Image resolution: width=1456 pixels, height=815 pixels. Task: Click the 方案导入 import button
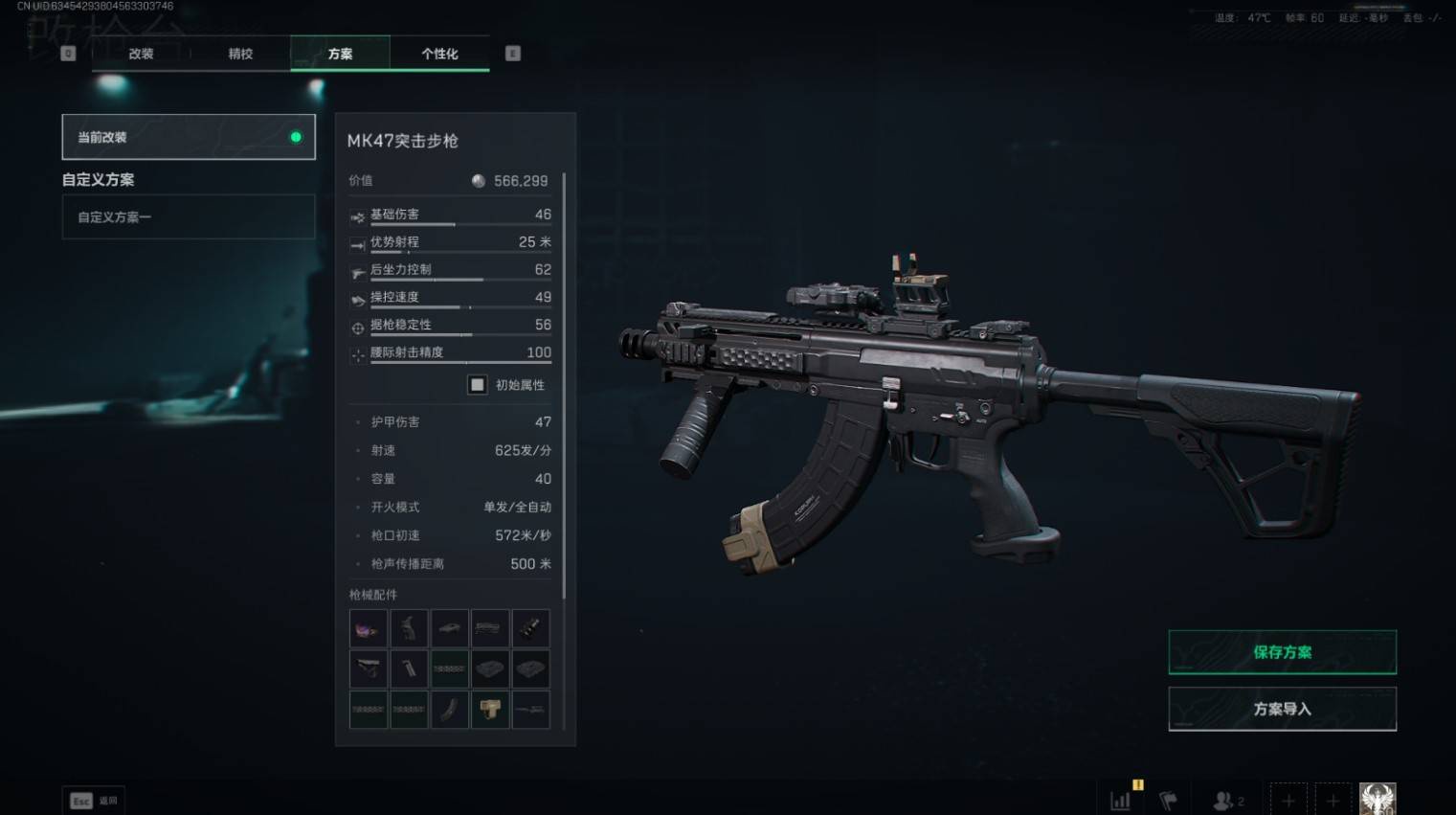pos(1282,709)
